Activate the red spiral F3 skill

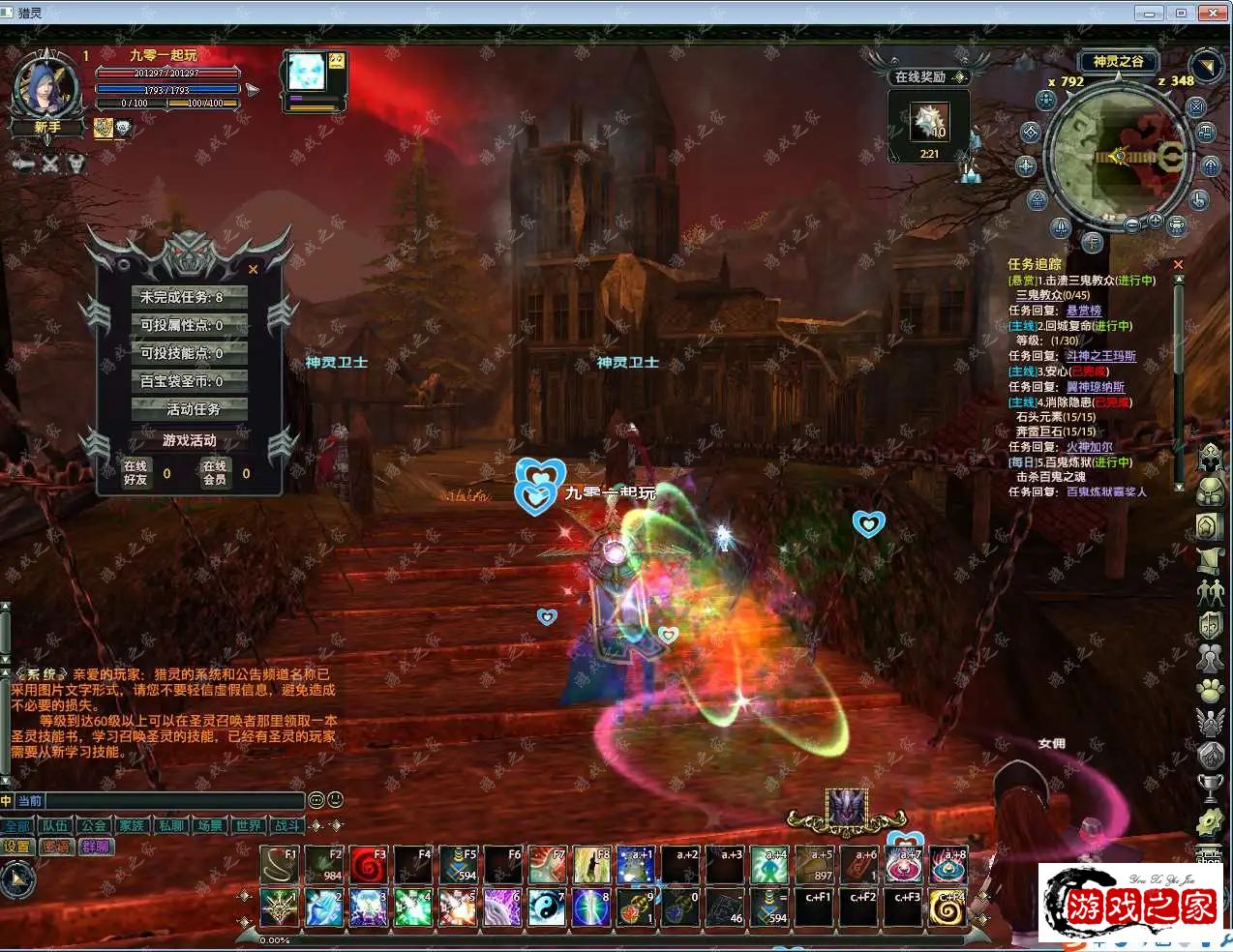pyautogui.click(x=368, y=865)
